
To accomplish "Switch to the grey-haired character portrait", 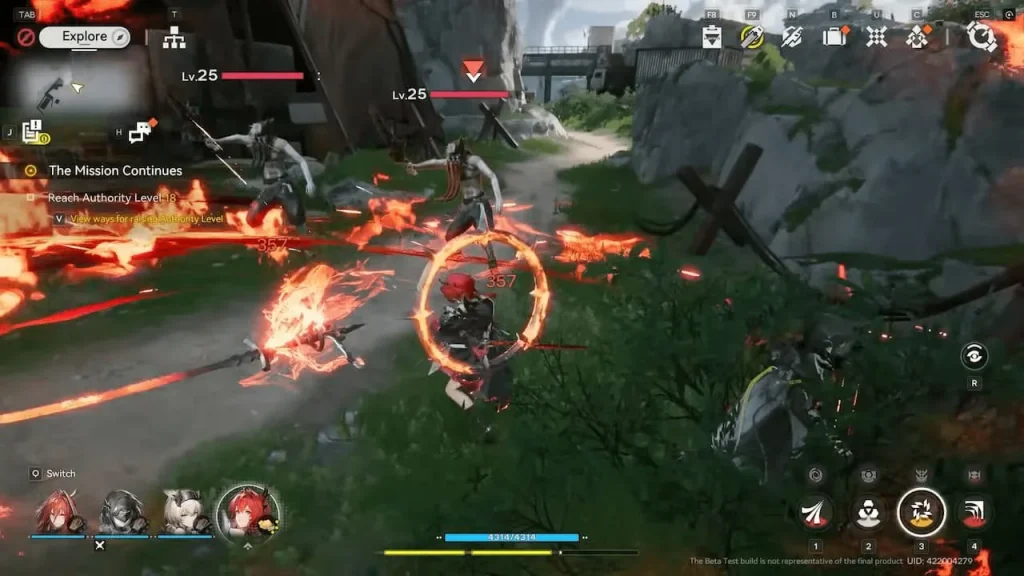I will tap(120, 512).
